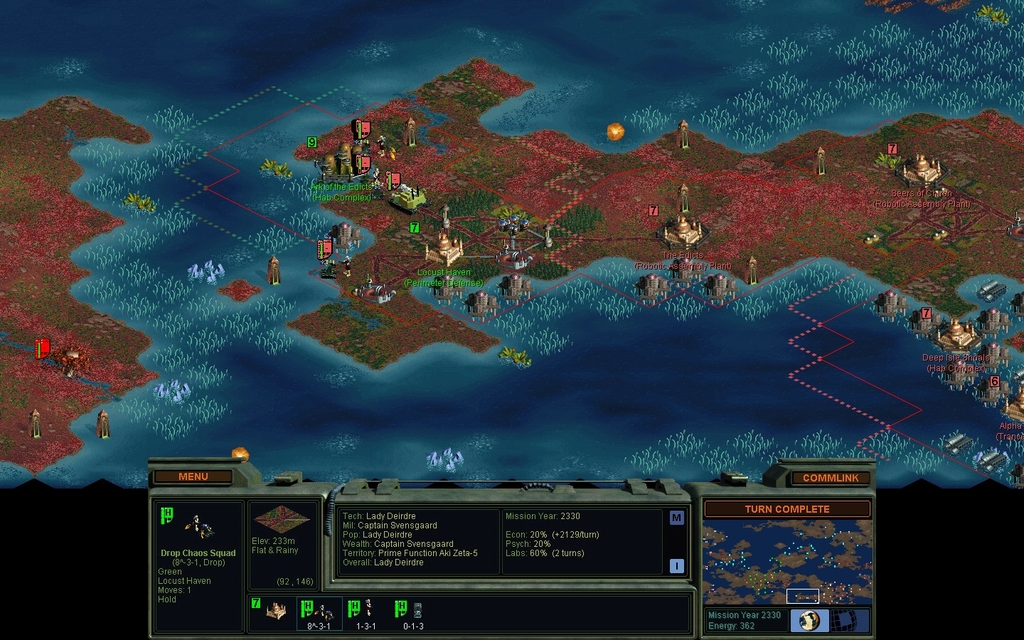
Task: Click the M button on the info panel
Action: (x=677, y=518)
